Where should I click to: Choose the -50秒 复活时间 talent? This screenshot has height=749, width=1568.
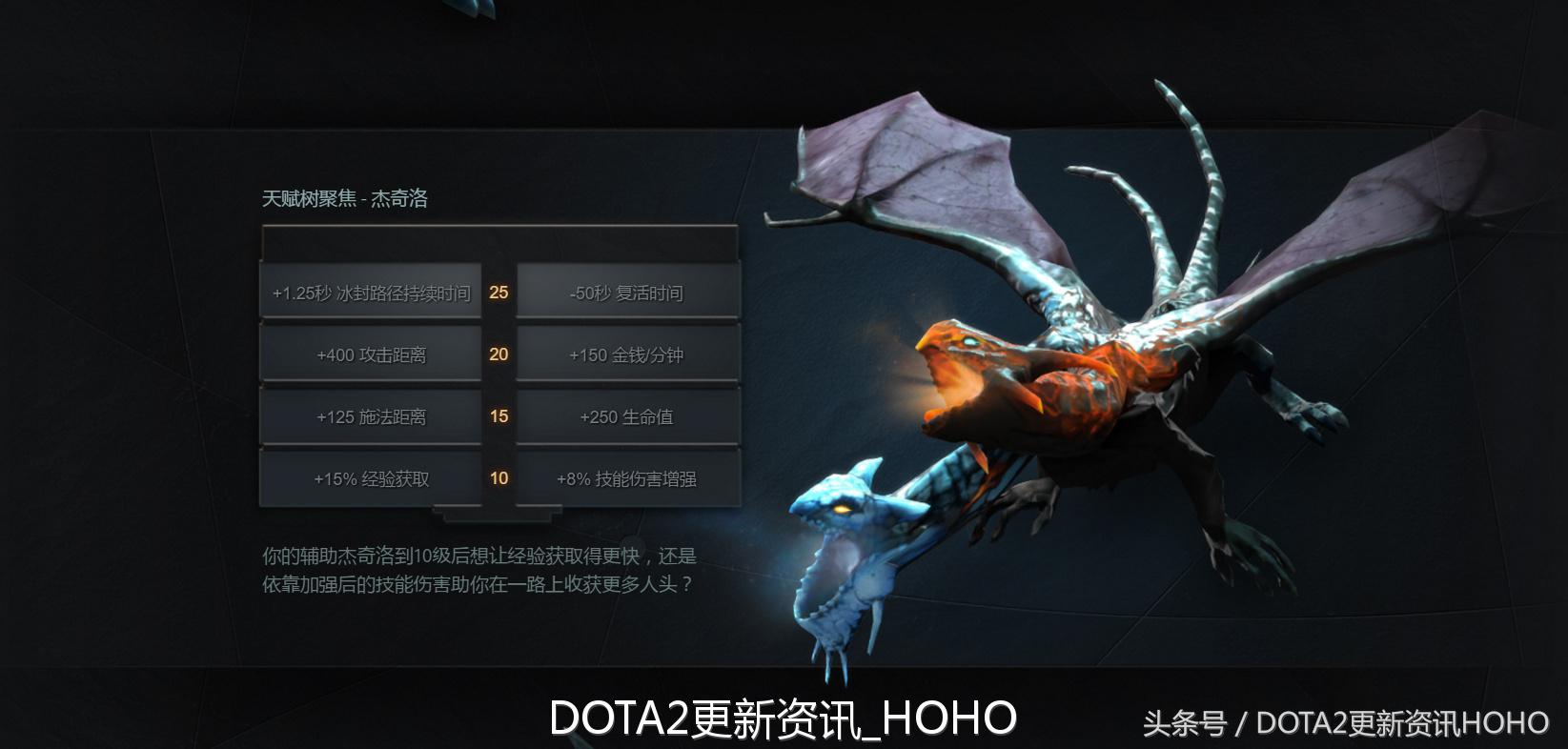point(628,293)
